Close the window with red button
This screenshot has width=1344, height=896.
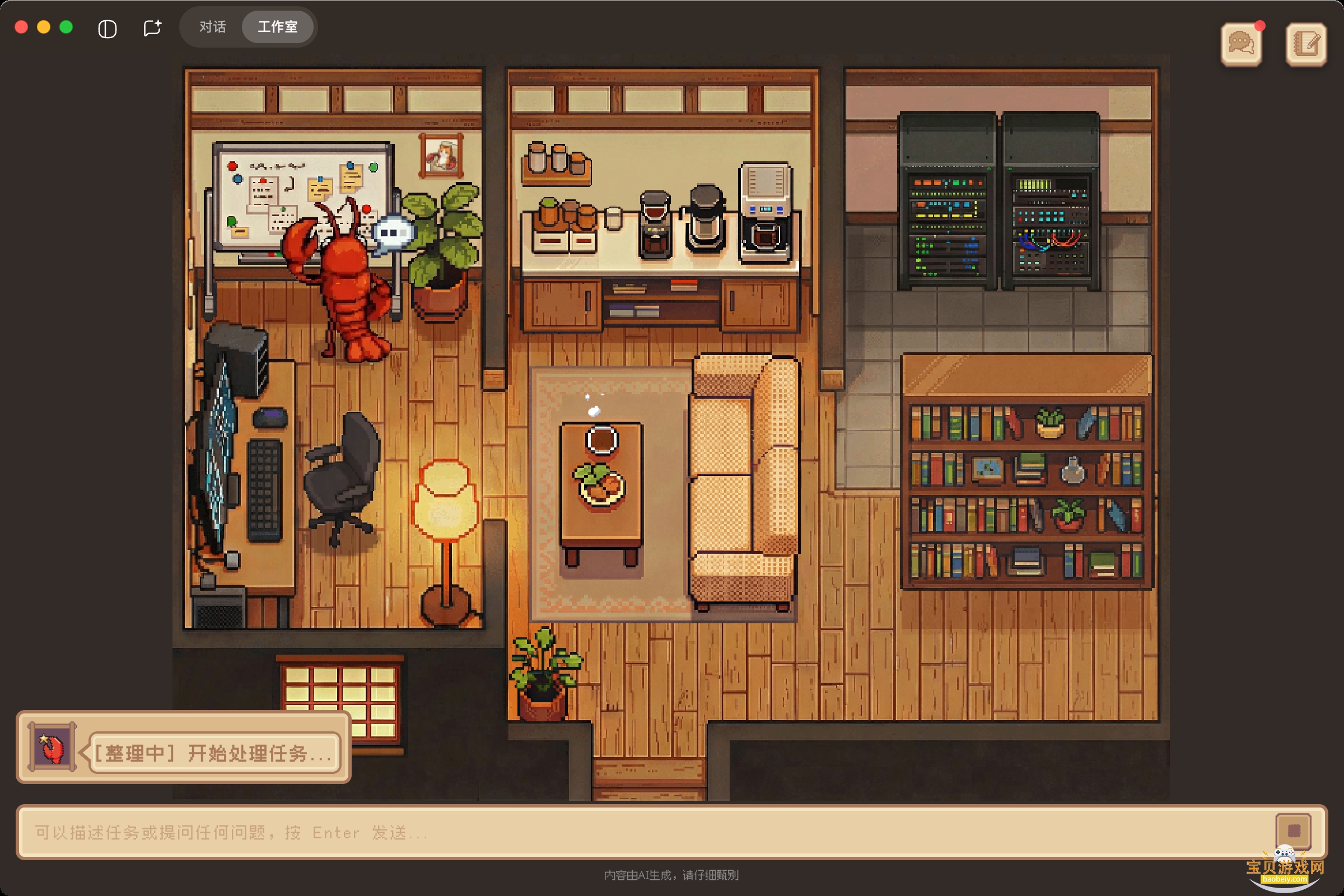pos(22,27)
